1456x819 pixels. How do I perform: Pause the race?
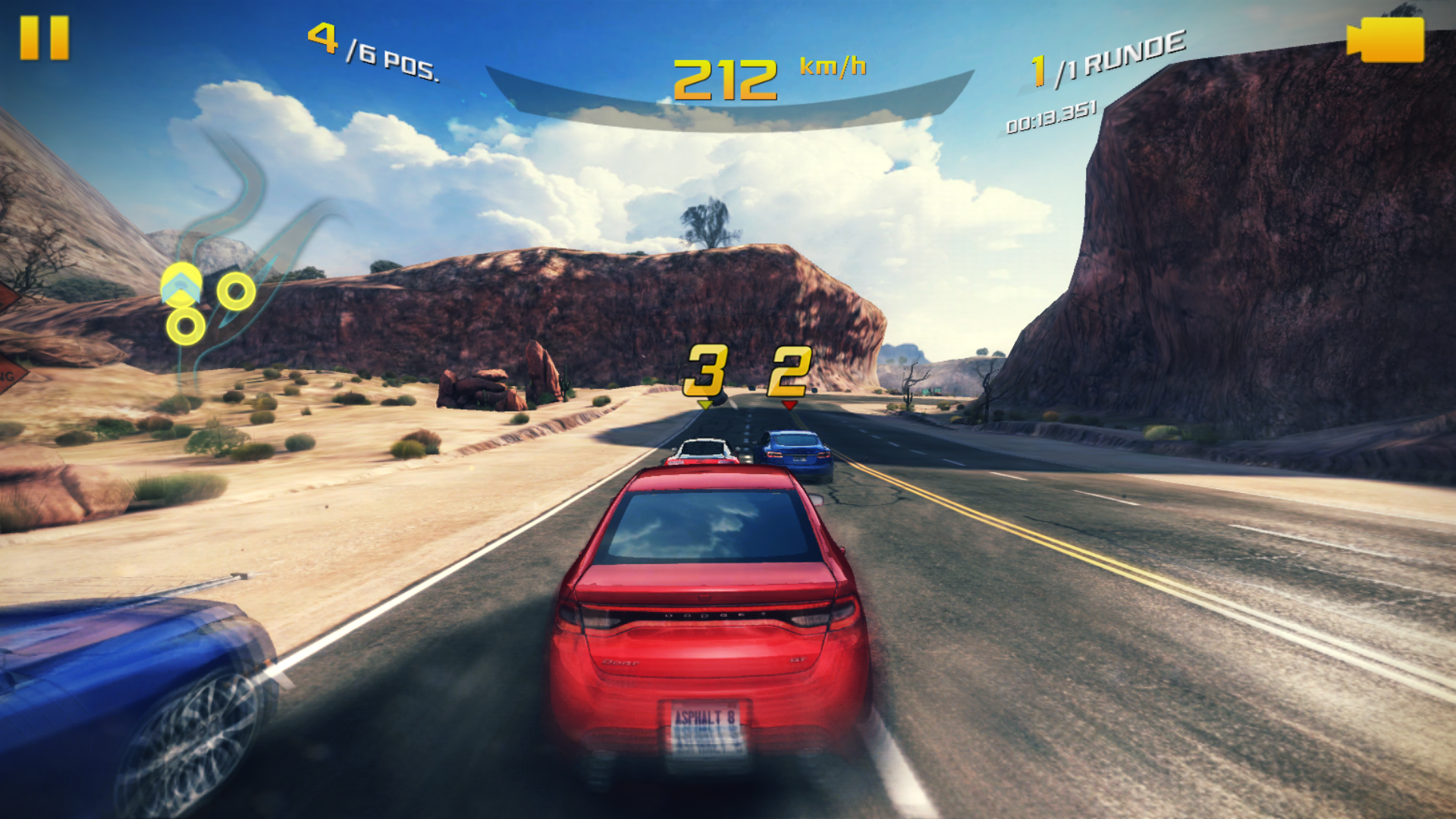44,38
